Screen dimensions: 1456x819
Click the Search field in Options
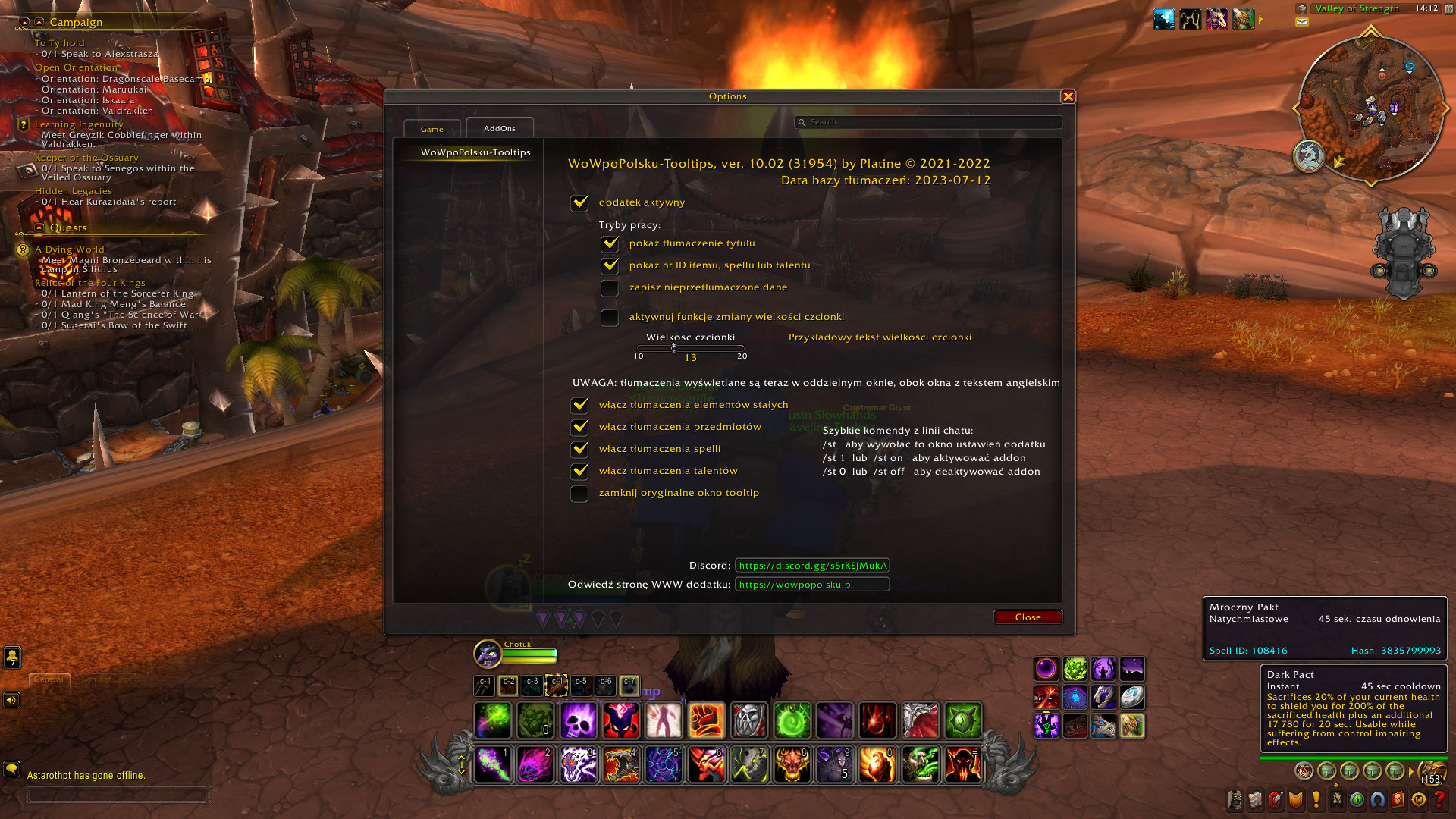pos(929,122)
